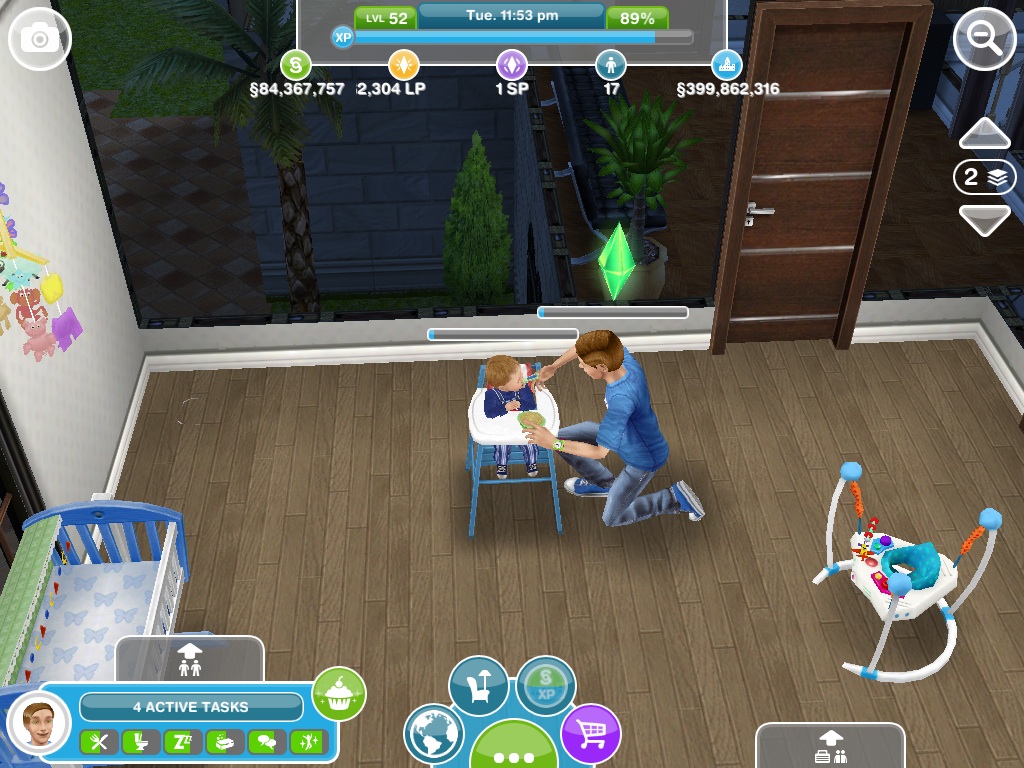This screenshot has height=768, width=1024.
Task: Check the hygiene soap need icon
Action: (218, 741)
